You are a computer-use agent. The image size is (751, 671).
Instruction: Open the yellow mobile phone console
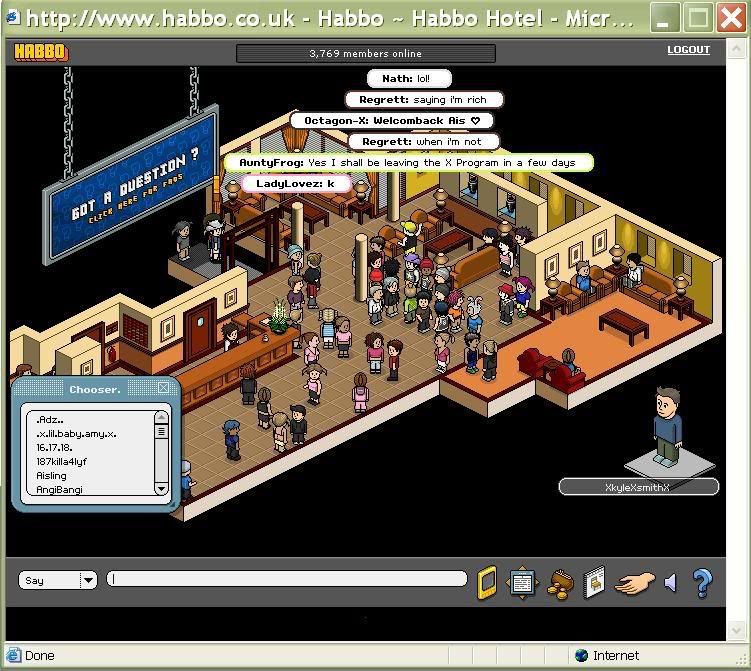pyautogui.click(x=487, y=581)
